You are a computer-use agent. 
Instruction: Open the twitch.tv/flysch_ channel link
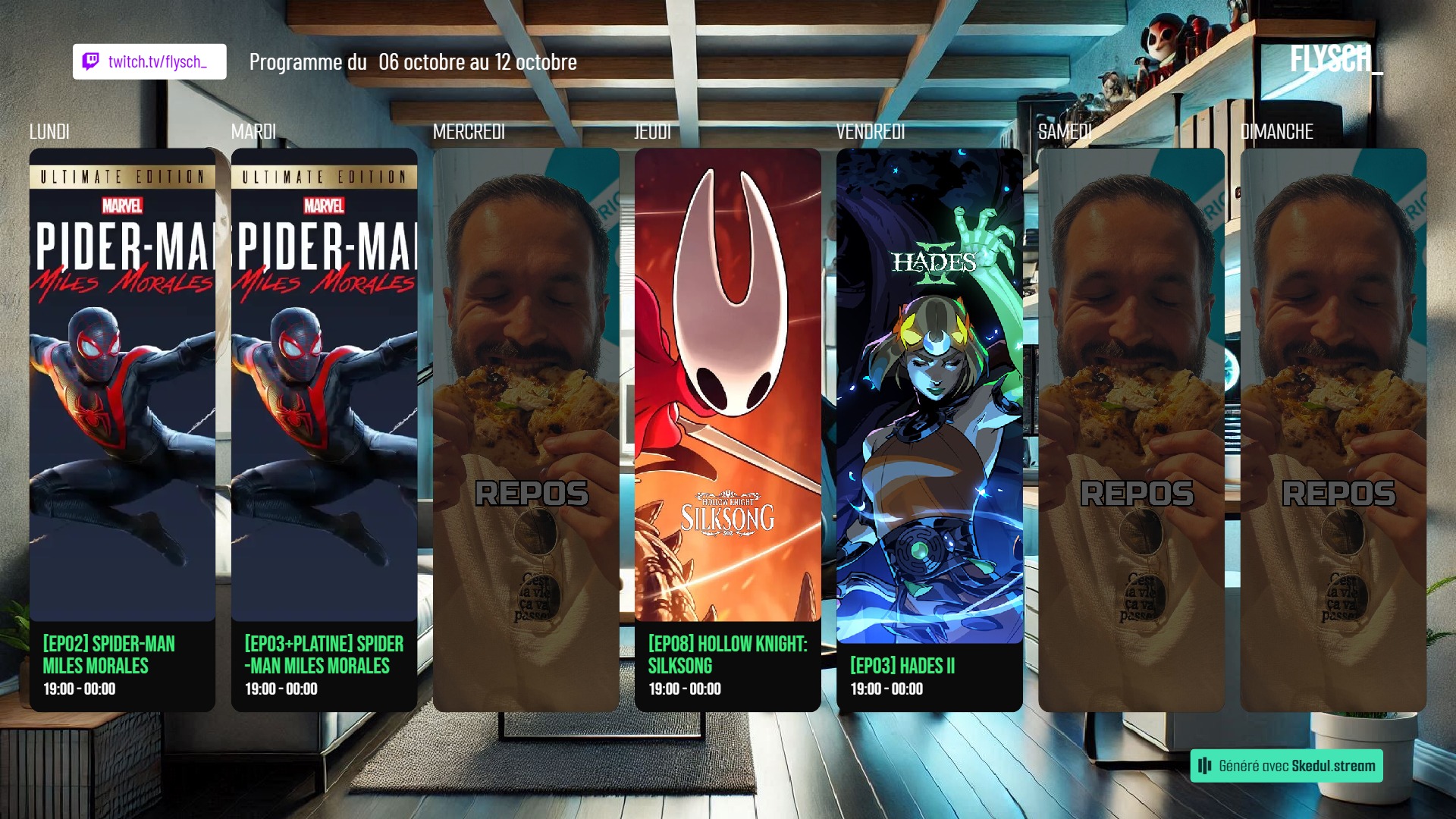click(149, 61)
